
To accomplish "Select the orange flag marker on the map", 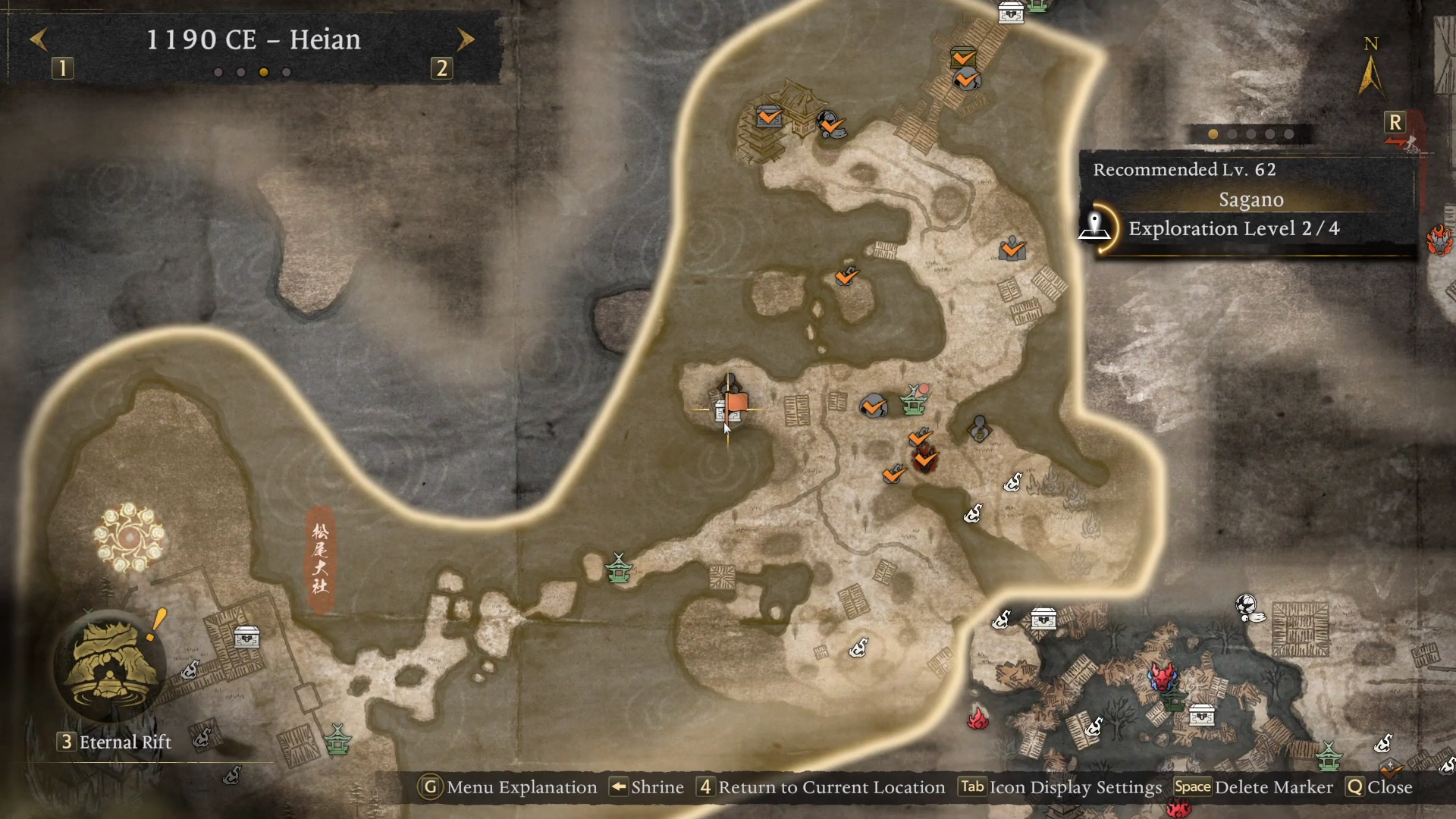I will point(736,403).
